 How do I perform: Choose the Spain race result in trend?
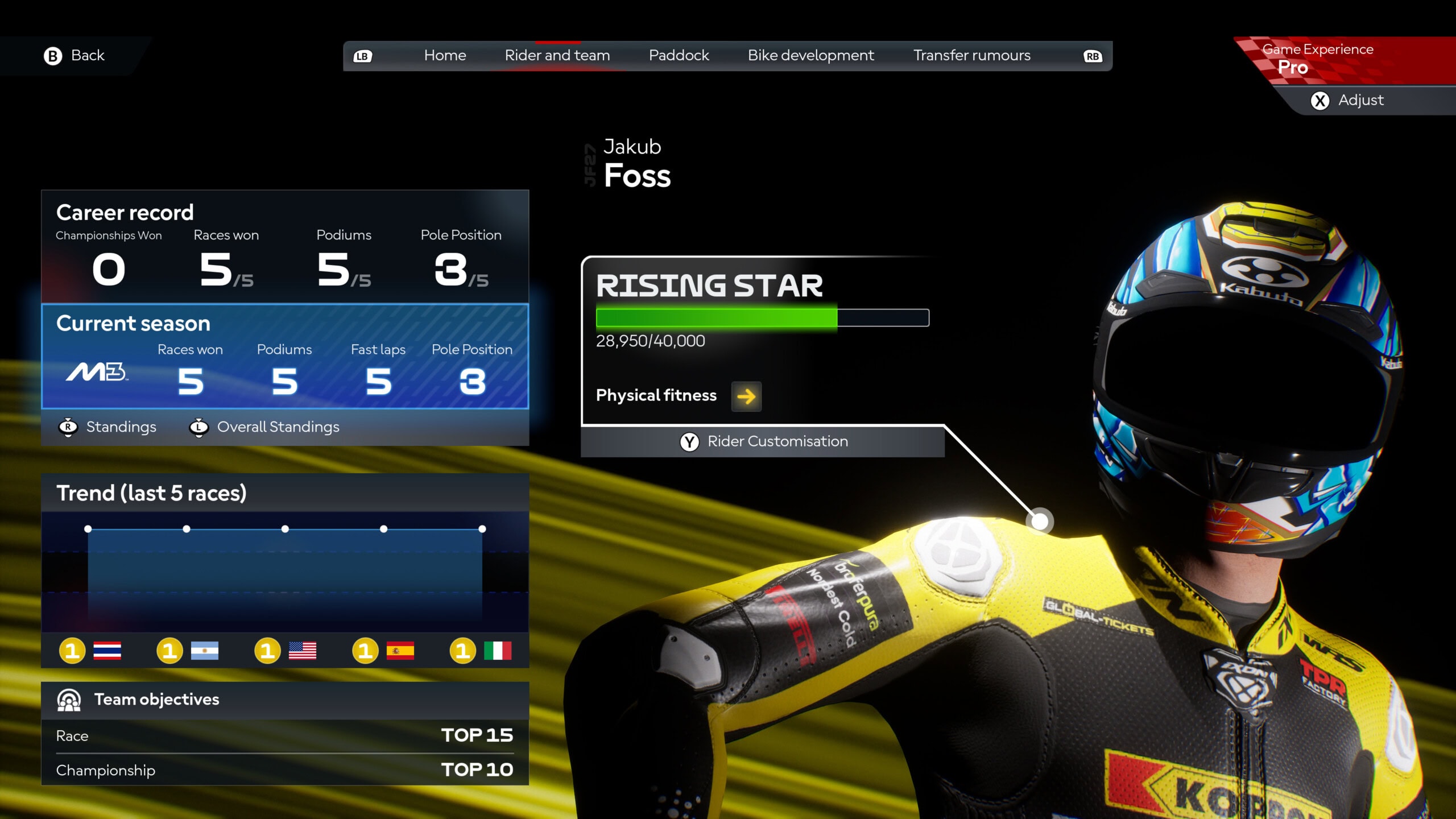383,651
